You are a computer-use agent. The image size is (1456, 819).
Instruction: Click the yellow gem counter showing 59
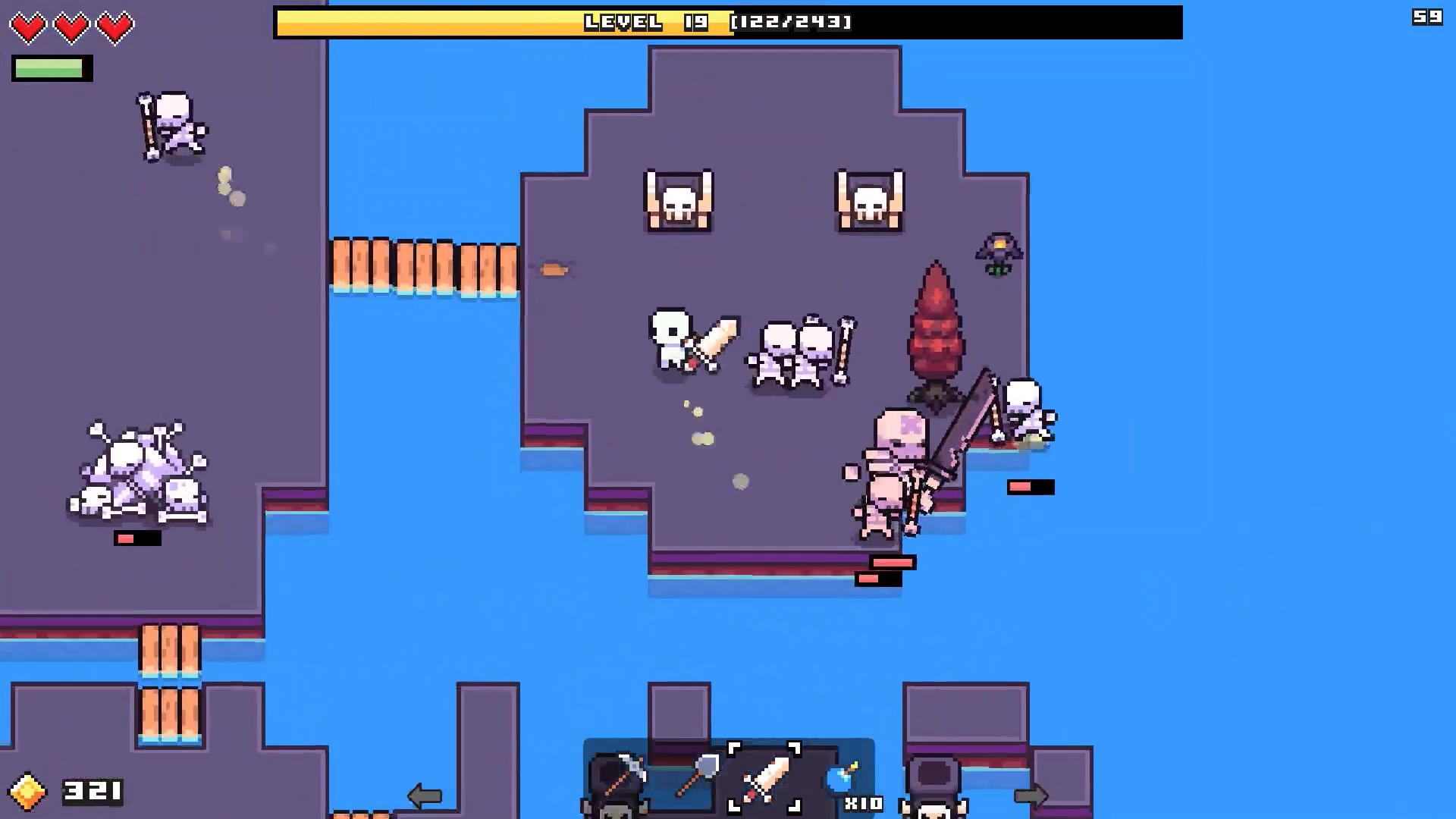[1429, 15]
